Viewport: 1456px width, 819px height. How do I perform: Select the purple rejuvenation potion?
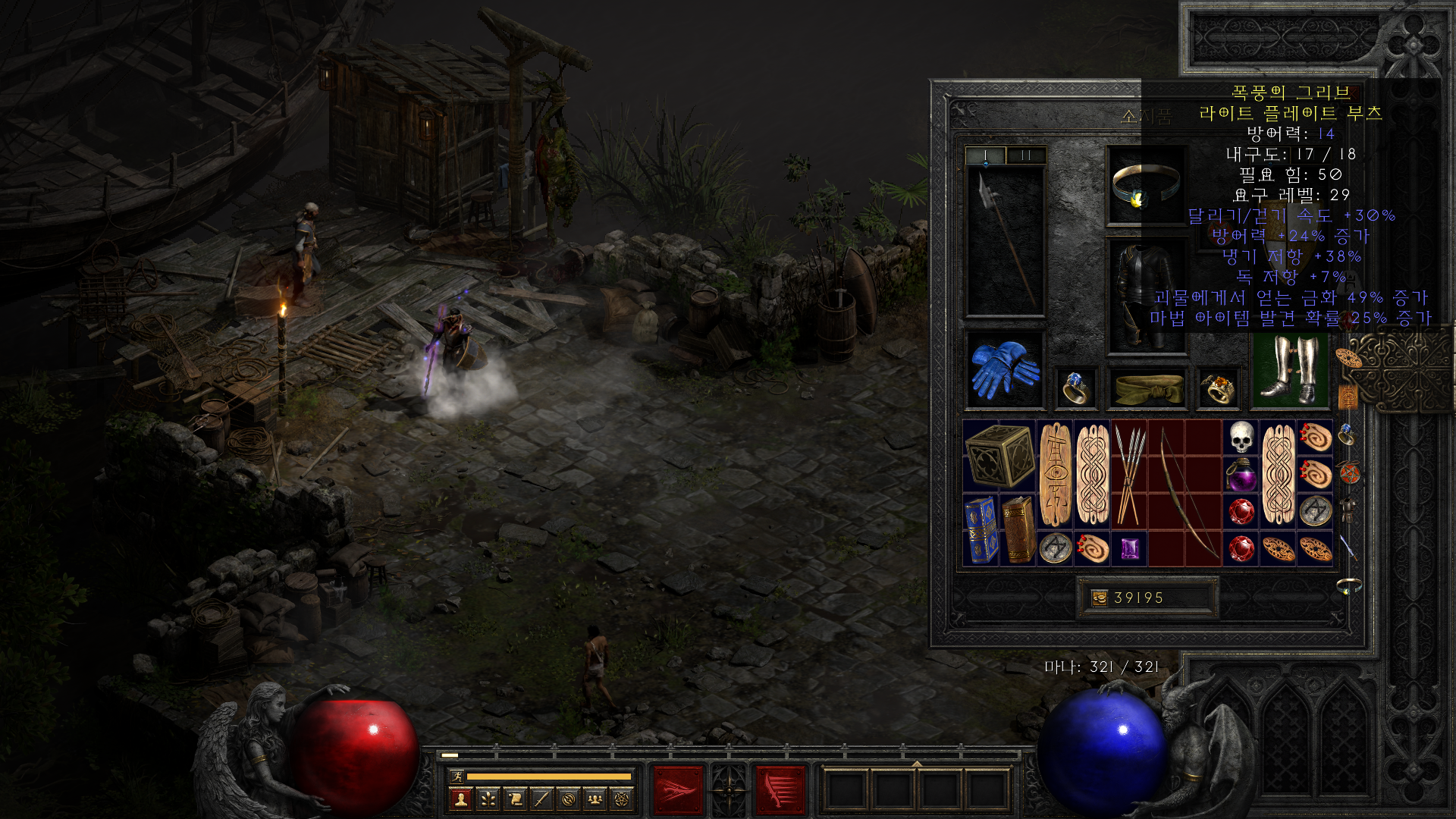(1241, 475)
